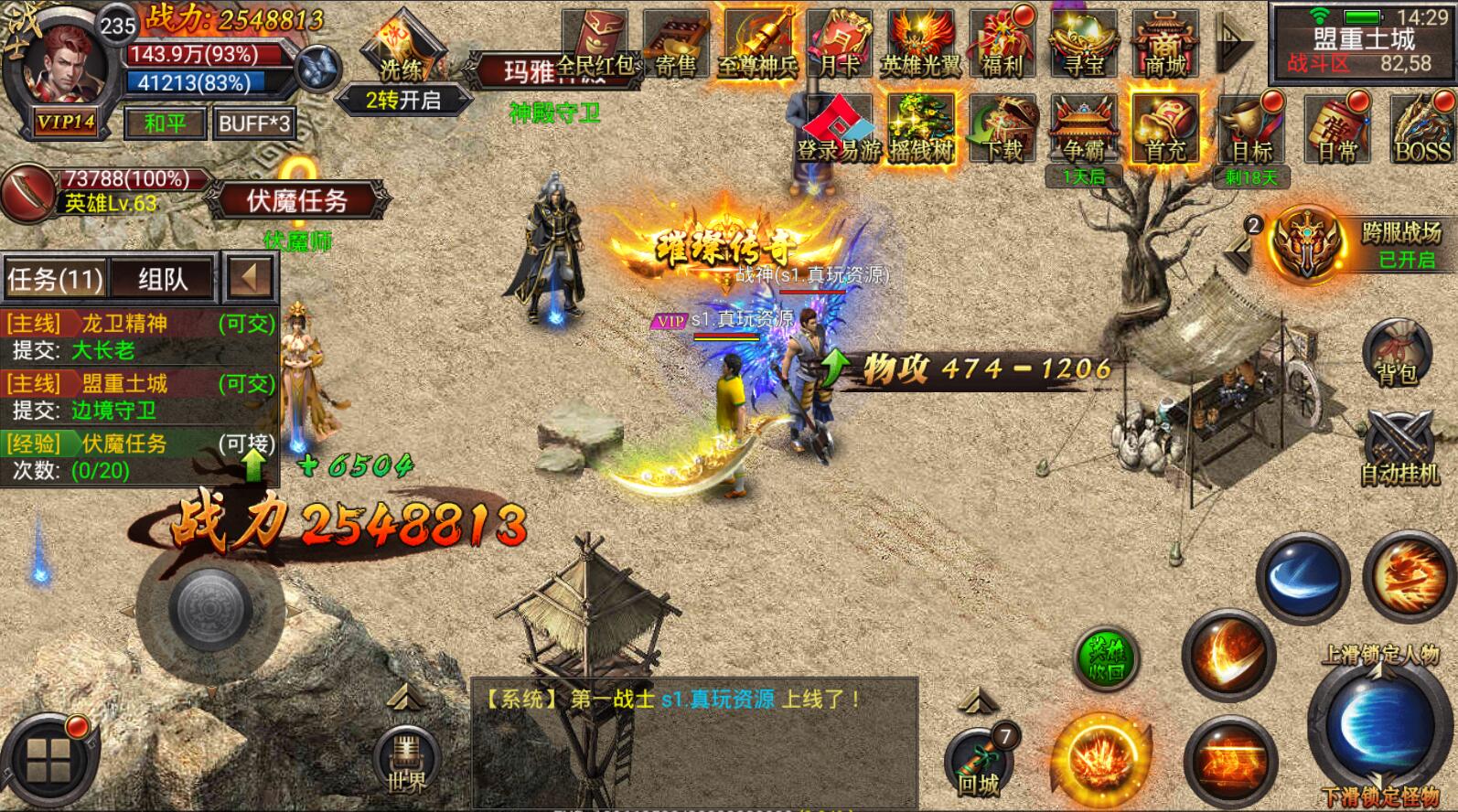Open the 月卡 monthly card
The height and width of the screenshot is (812, 1458).
pos(840,44)
